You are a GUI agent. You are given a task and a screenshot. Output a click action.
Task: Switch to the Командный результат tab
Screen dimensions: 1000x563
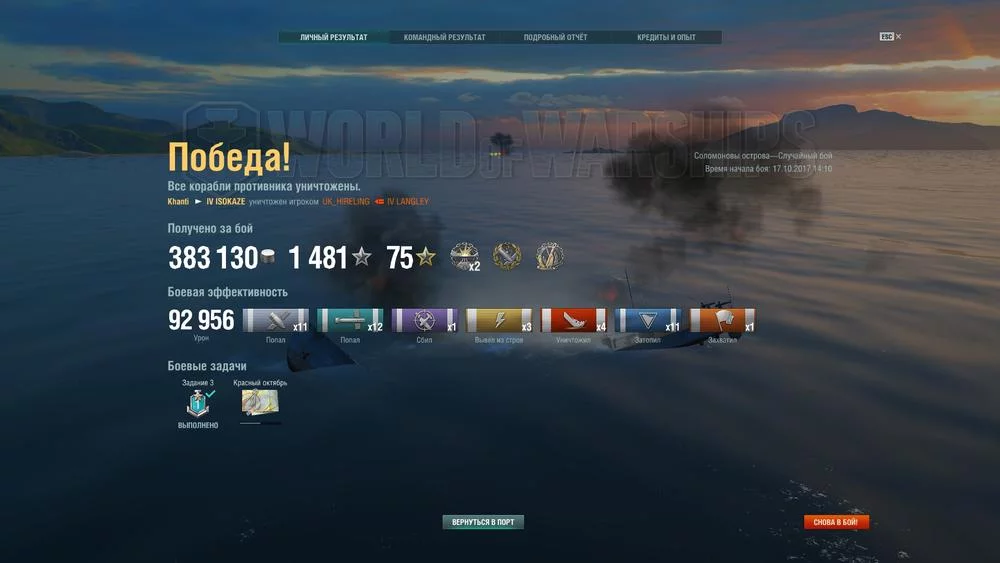(444, 38)
